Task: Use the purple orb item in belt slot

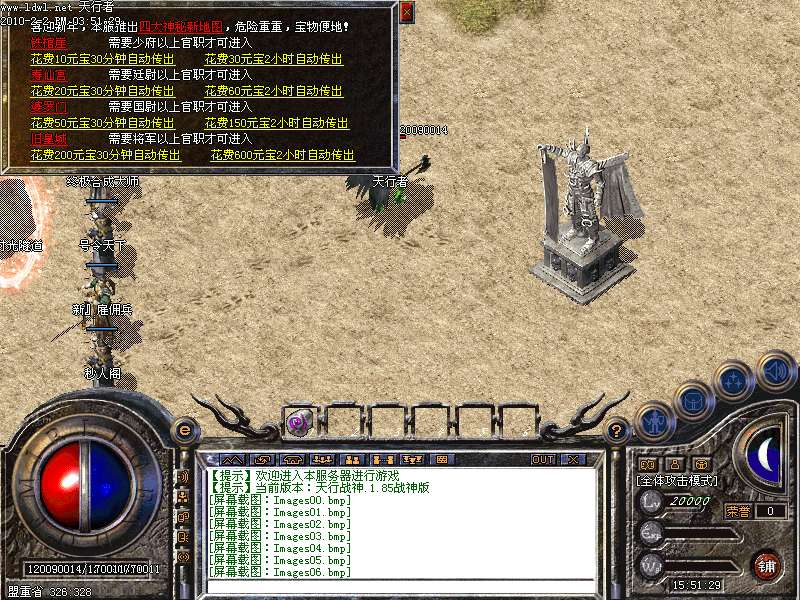Action: click(x=299, y=422)
